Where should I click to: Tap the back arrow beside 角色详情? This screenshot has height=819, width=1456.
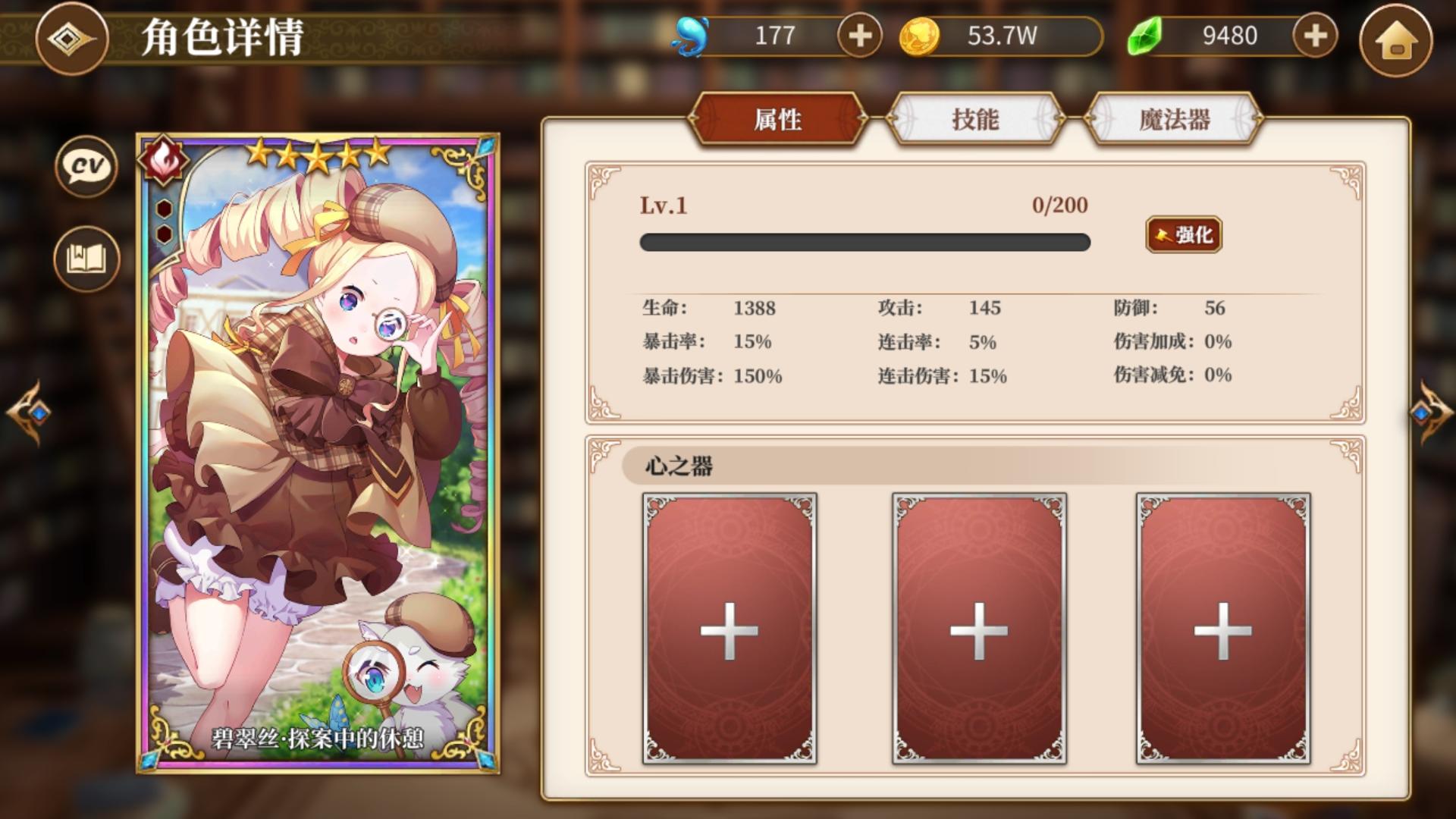71,36
